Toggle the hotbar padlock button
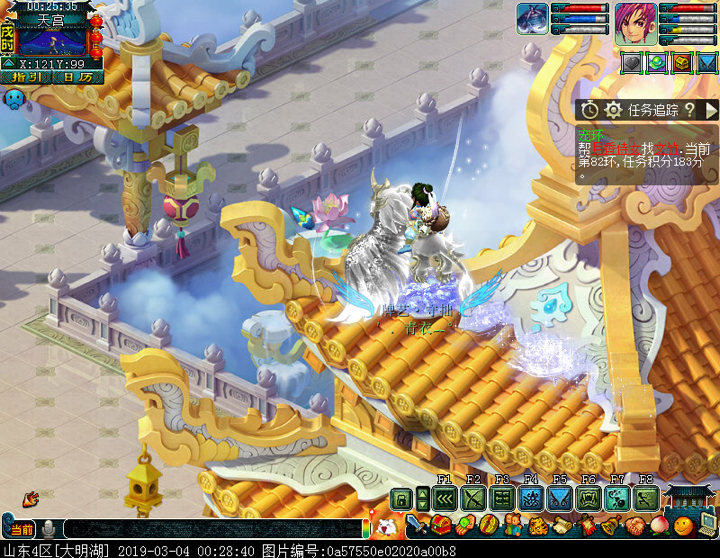The image size is (720, 558). coord(401,498)
